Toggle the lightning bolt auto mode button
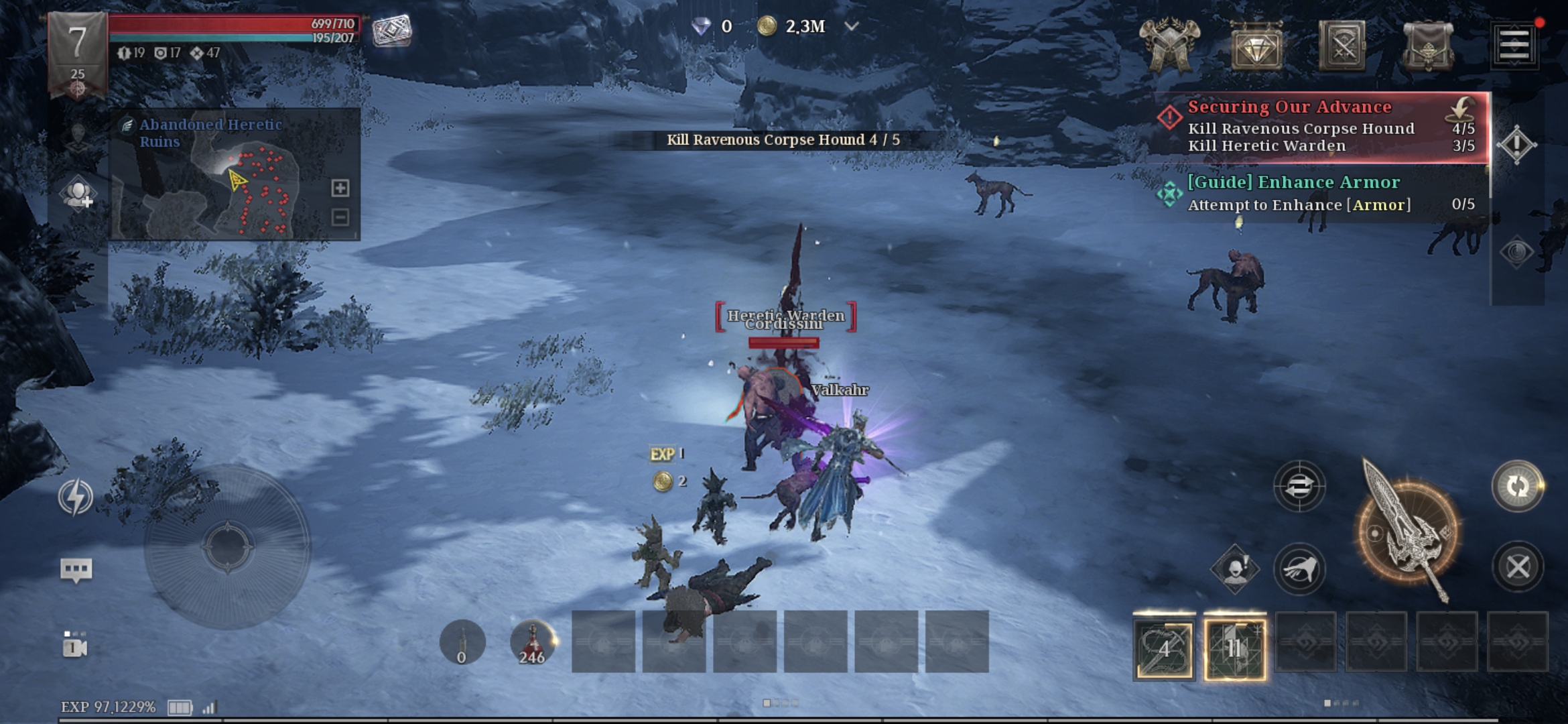 coord(75,497)
